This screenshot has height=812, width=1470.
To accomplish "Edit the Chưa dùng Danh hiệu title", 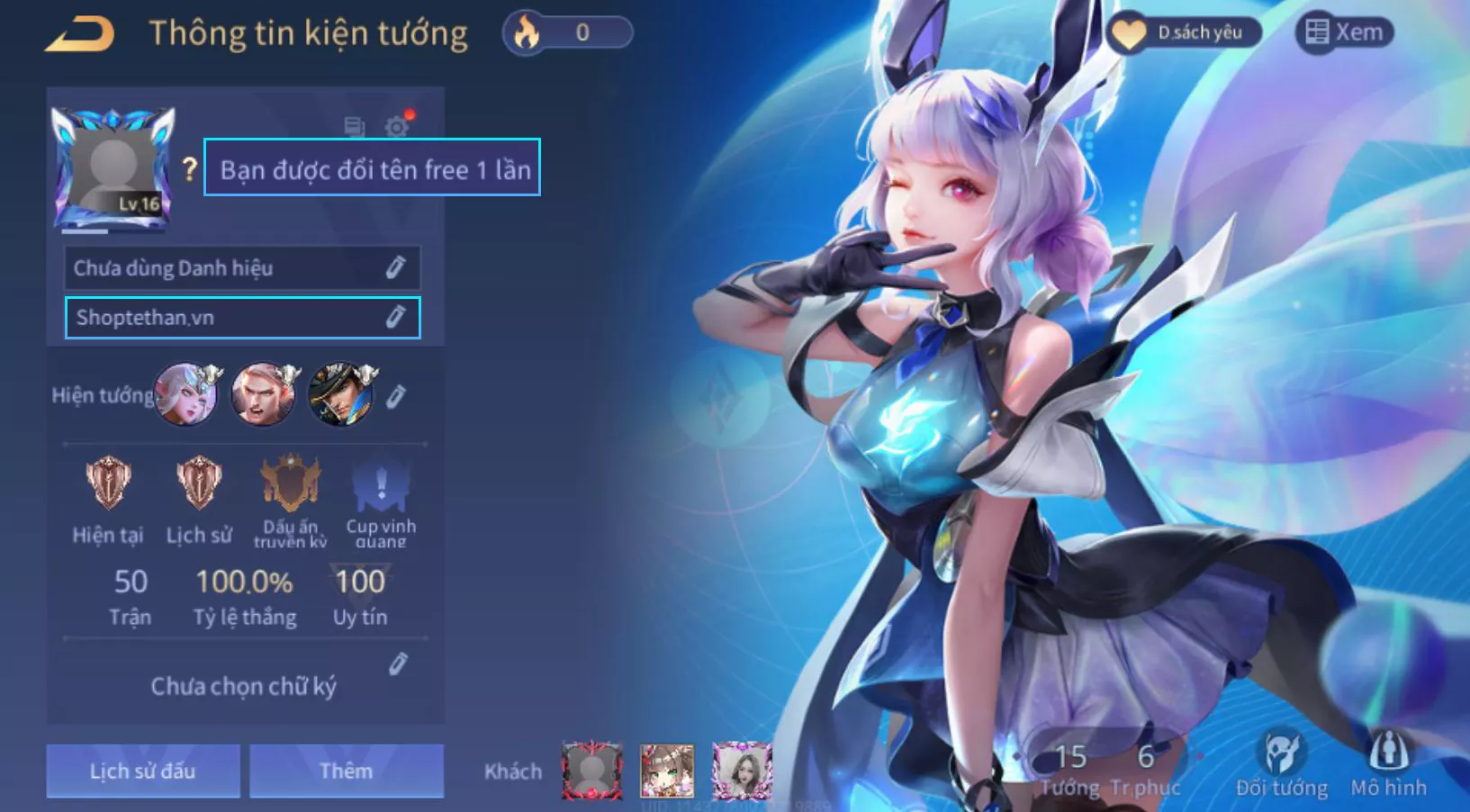I will click(x=395, y=267).
